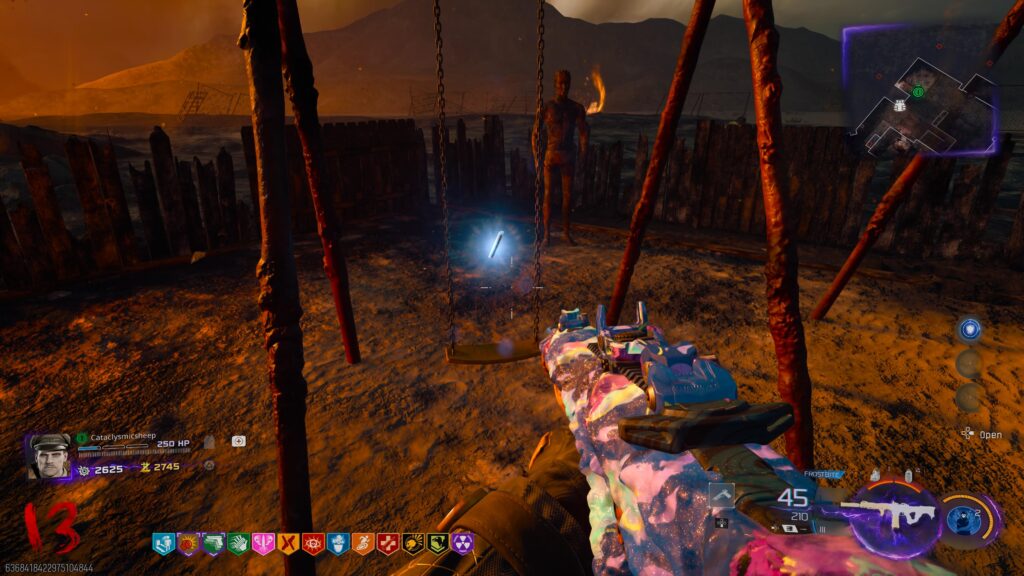Select the pink perk icon
1024x576 pixels.
(263, 544)
